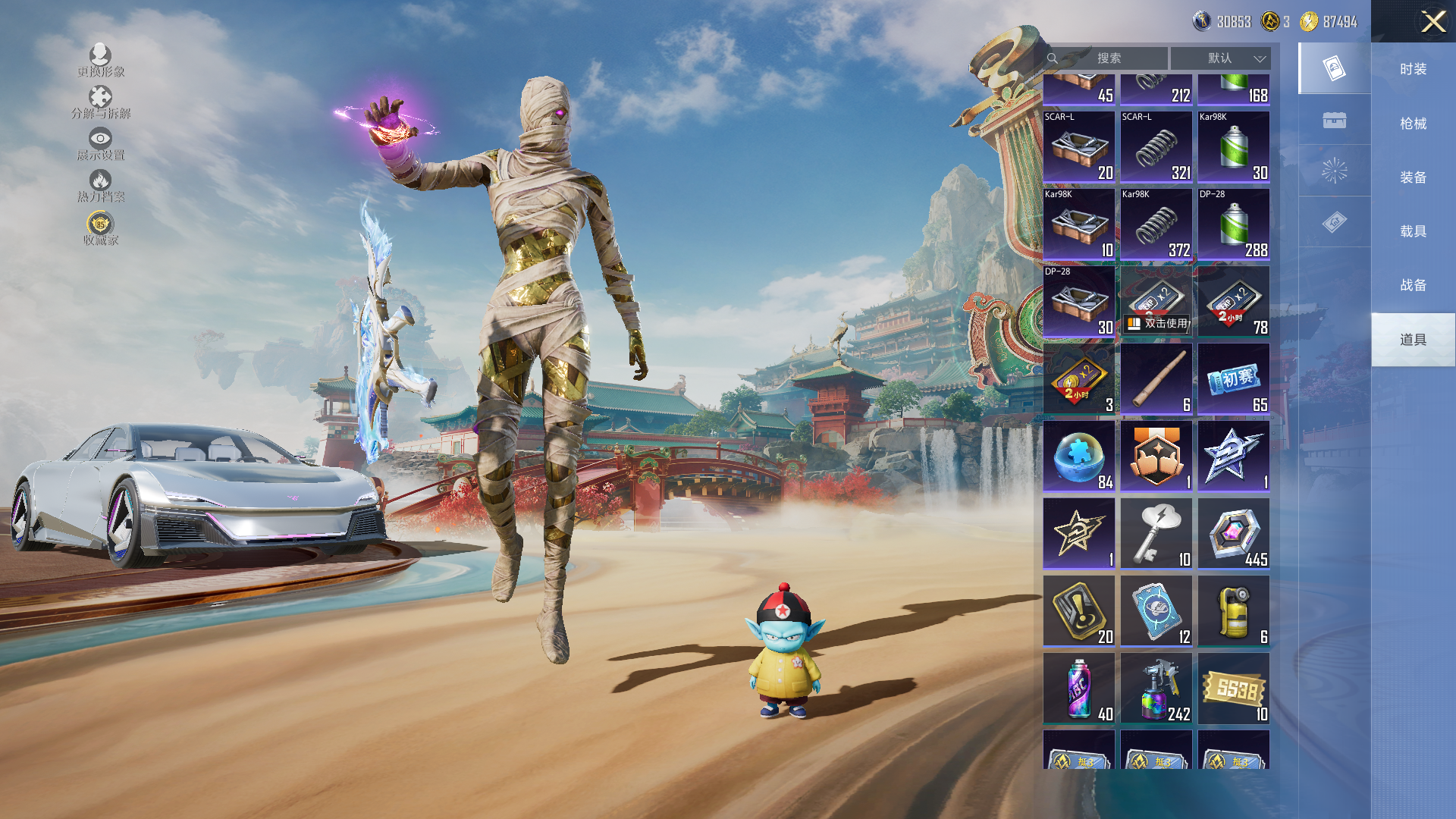1456x819 pixels.
Task: Select the silver key item with count 10
Action: (x=1156, y=534)
